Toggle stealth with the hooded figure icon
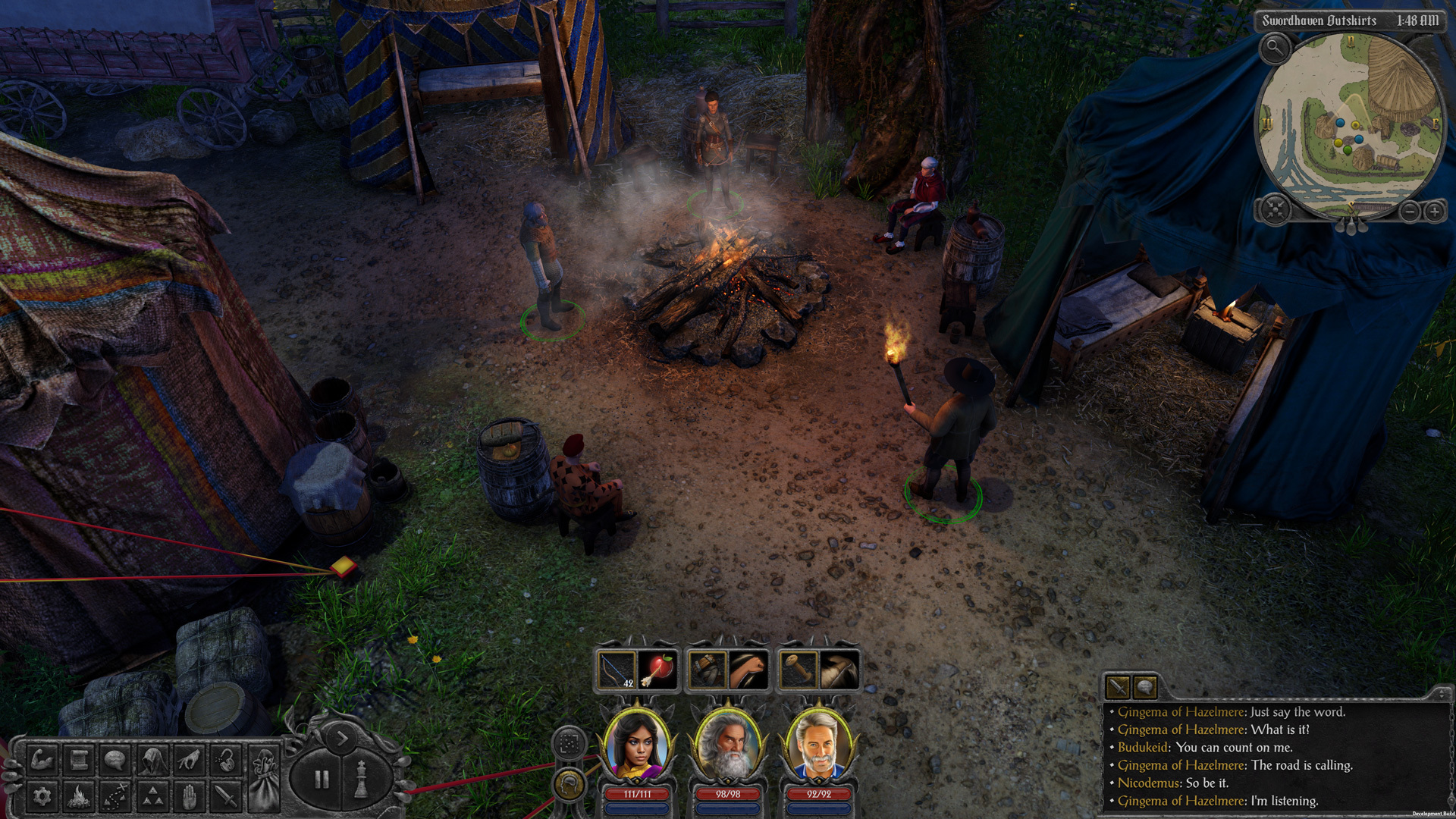The width and height of the screenshot is (1456, 819). 152,759
